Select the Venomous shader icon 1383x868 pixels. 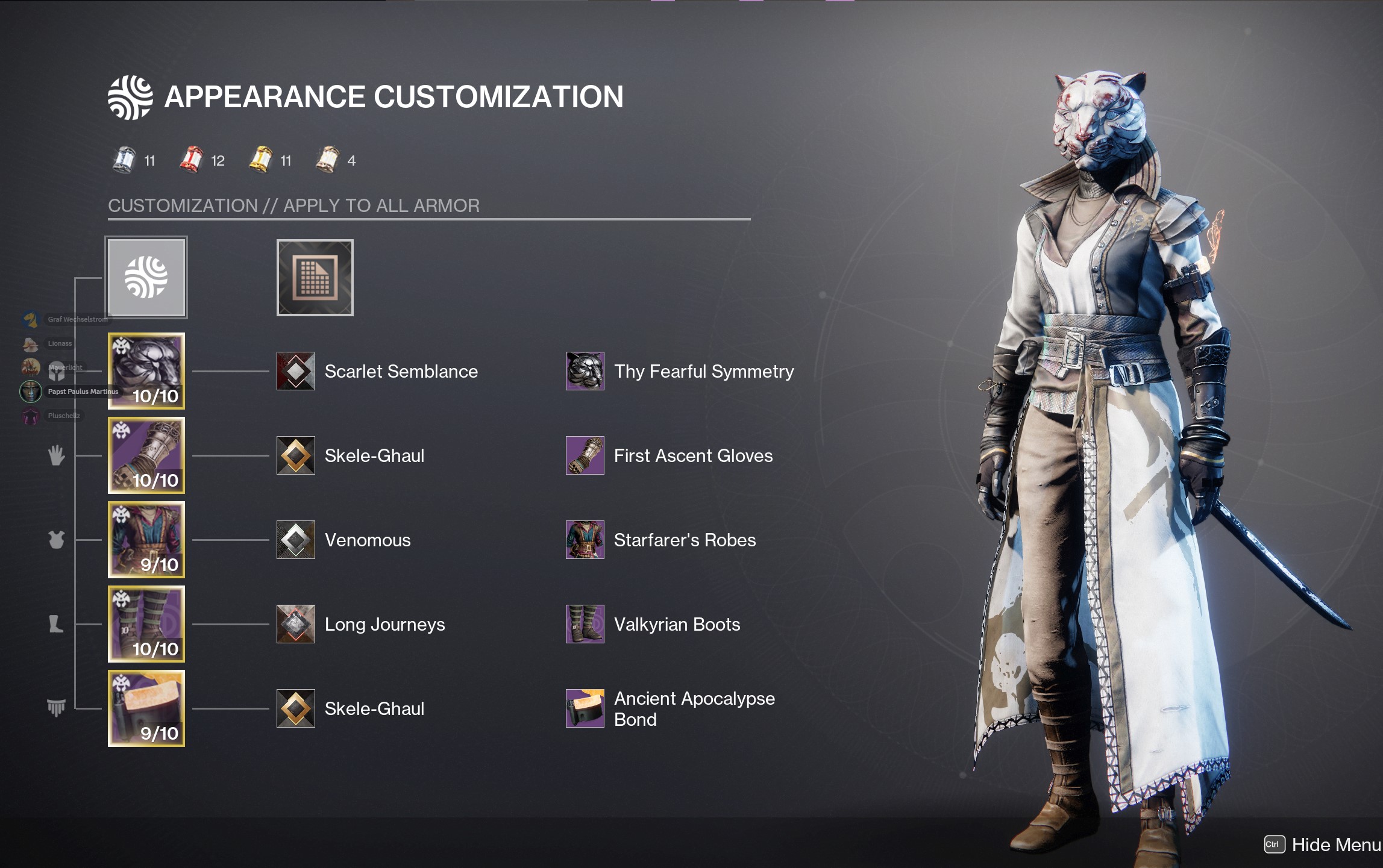[296, 540]
